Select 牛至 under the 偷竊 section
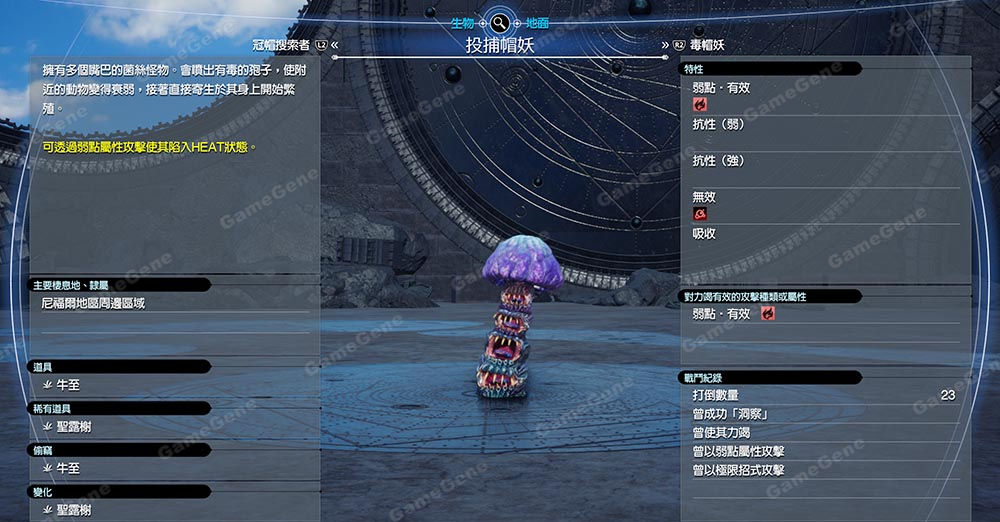 pos(68,468)
